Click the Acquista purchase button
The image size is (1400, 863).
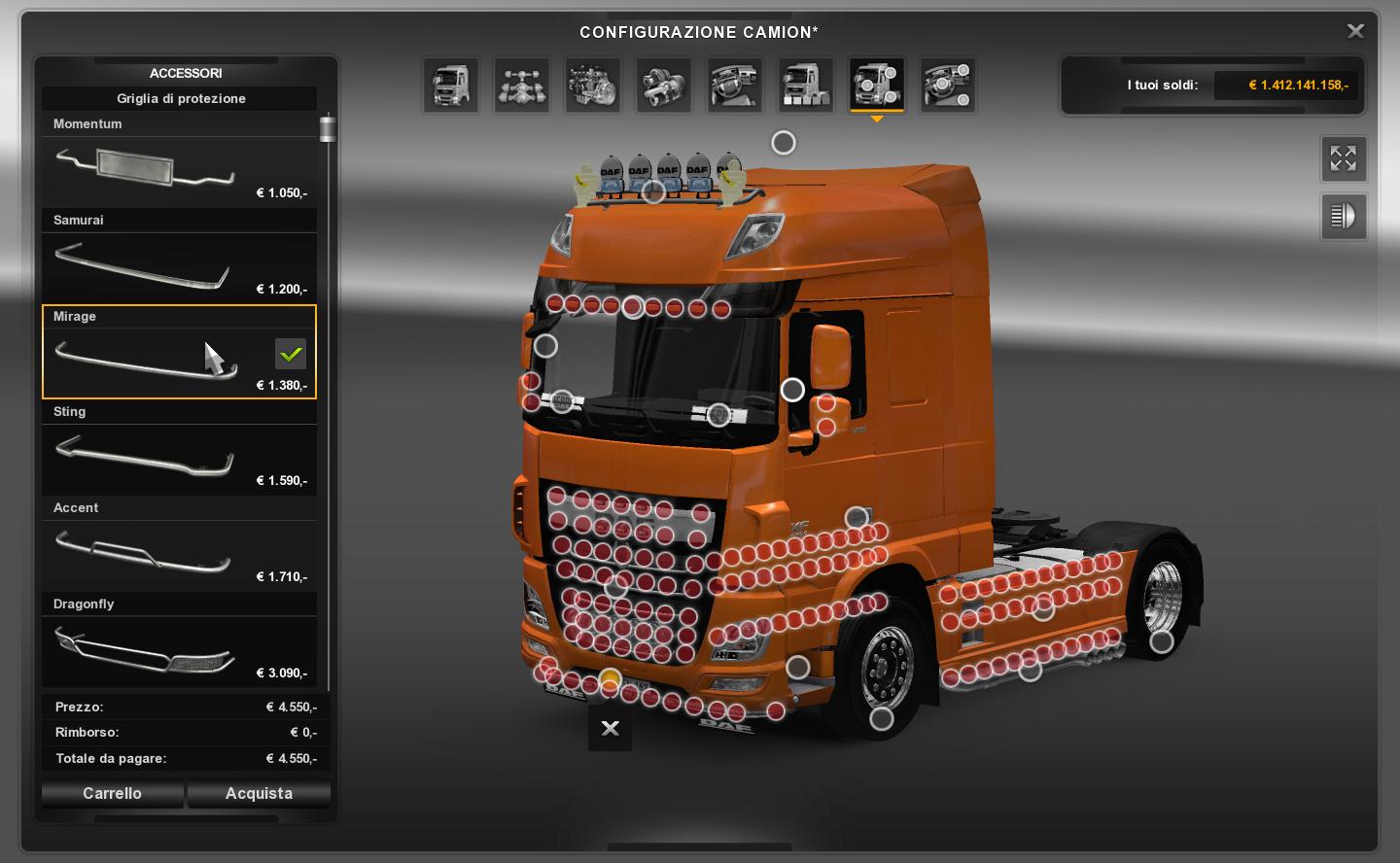click(259, 794)
